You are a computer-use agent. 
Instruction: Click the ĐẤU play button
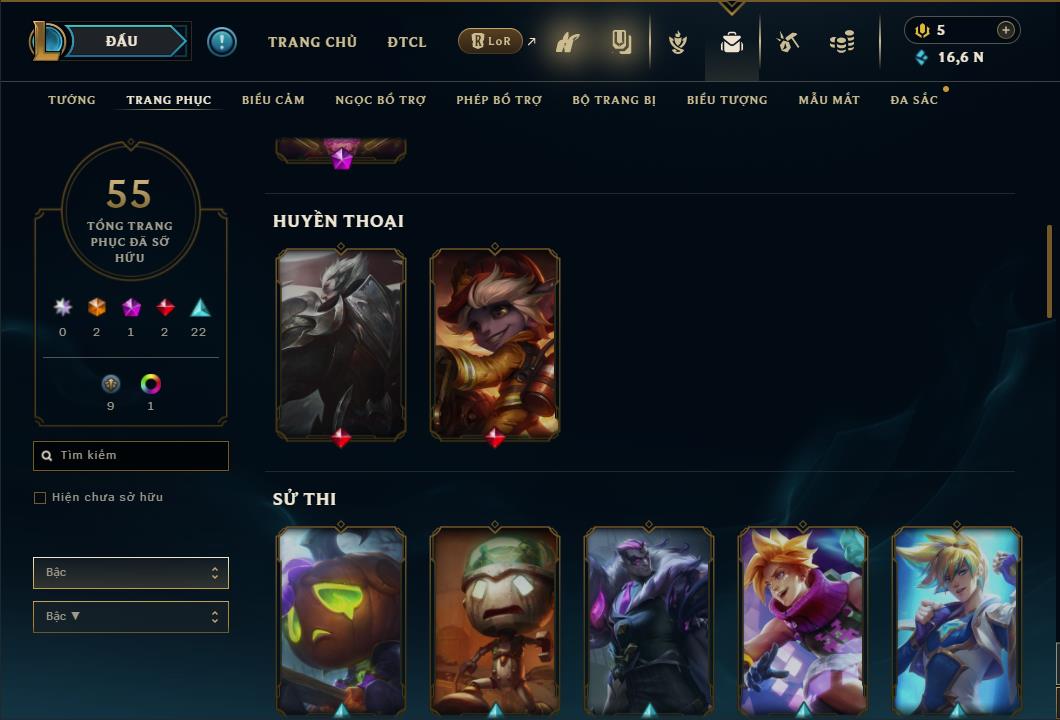pyautogui.click(x=122, y=41)
